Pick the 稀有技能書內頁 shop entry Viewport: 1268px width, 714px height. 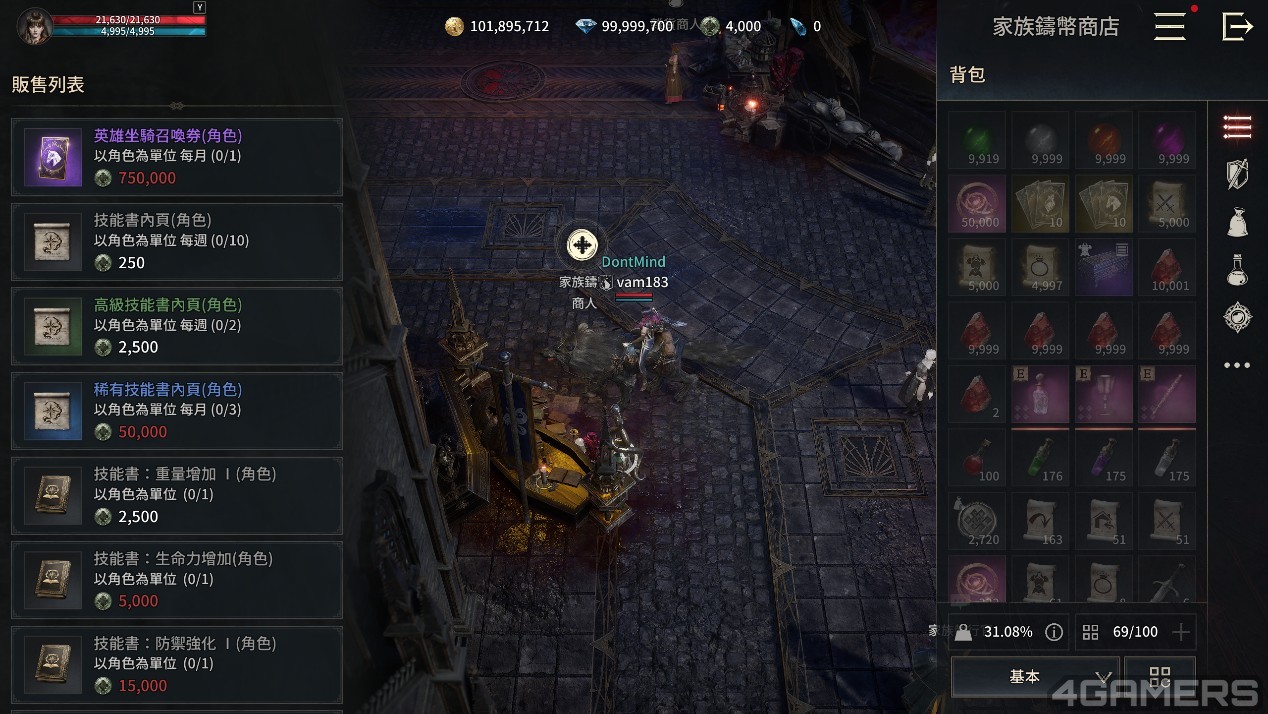177,411
